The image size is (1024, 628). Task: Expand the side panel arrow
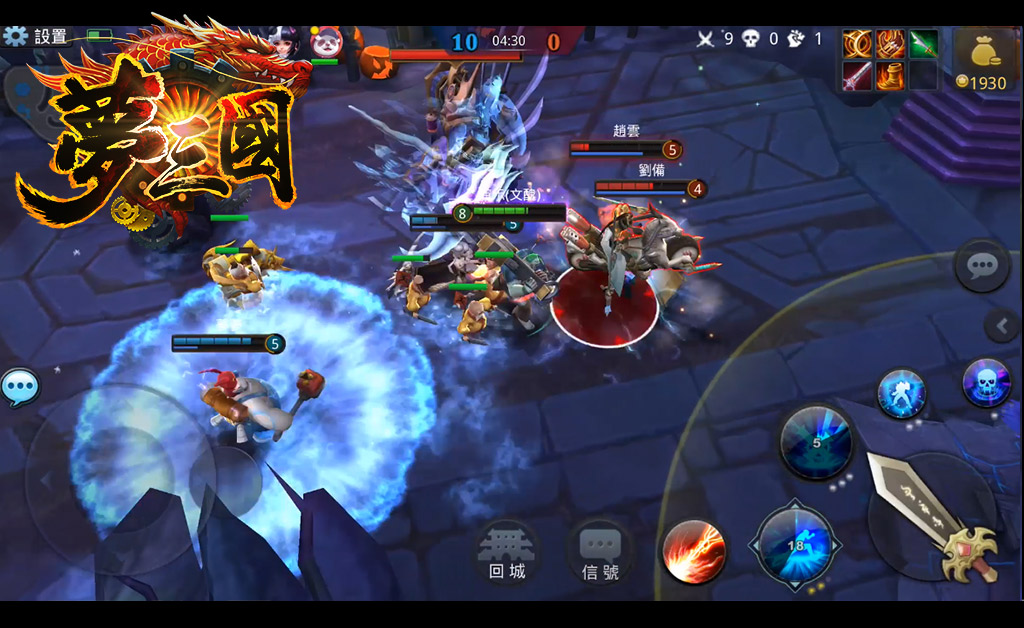click(x=1001, y=325)
